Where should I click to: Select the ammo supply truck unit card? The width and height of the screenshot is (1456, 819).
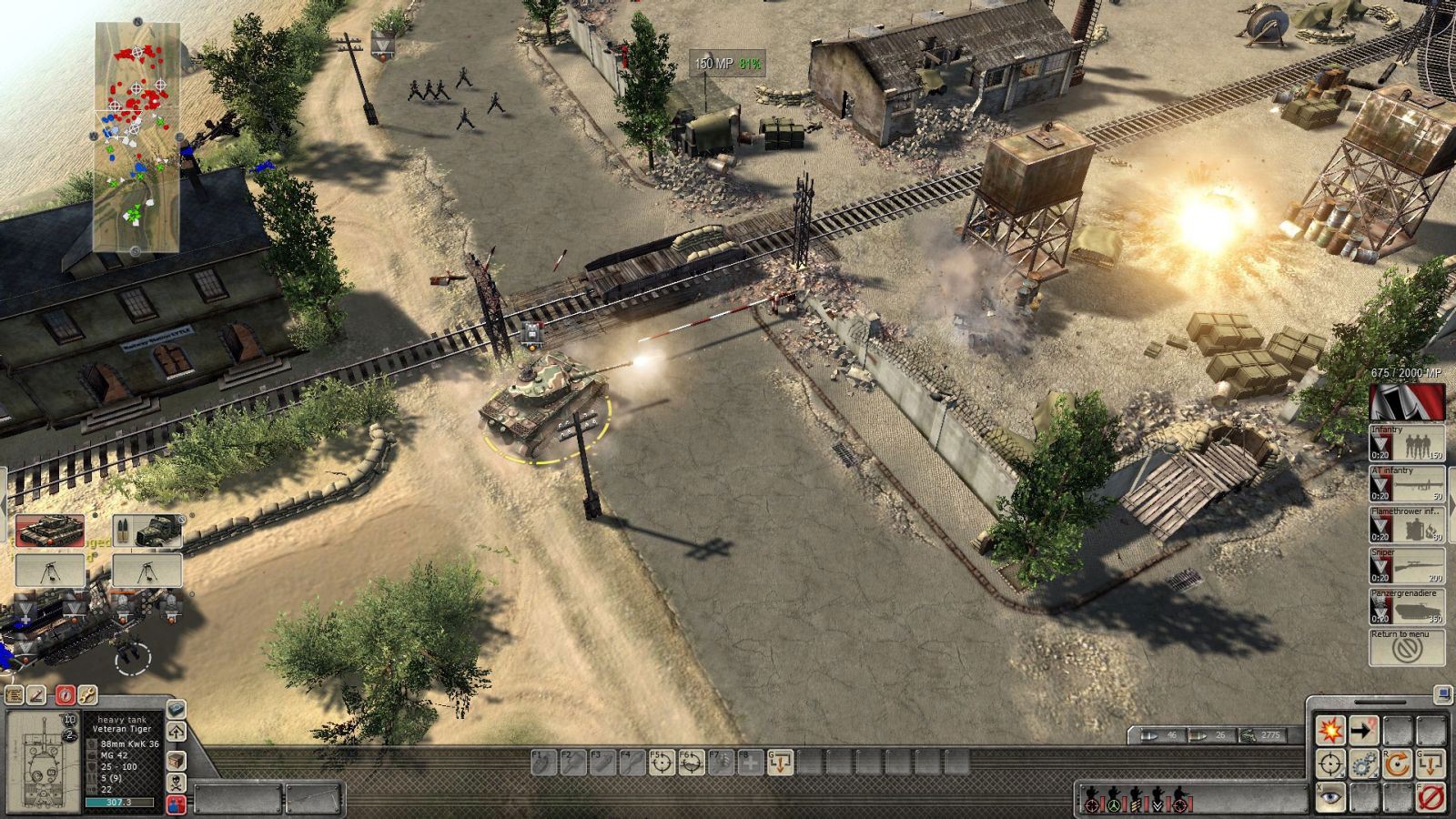click(147, 531)
